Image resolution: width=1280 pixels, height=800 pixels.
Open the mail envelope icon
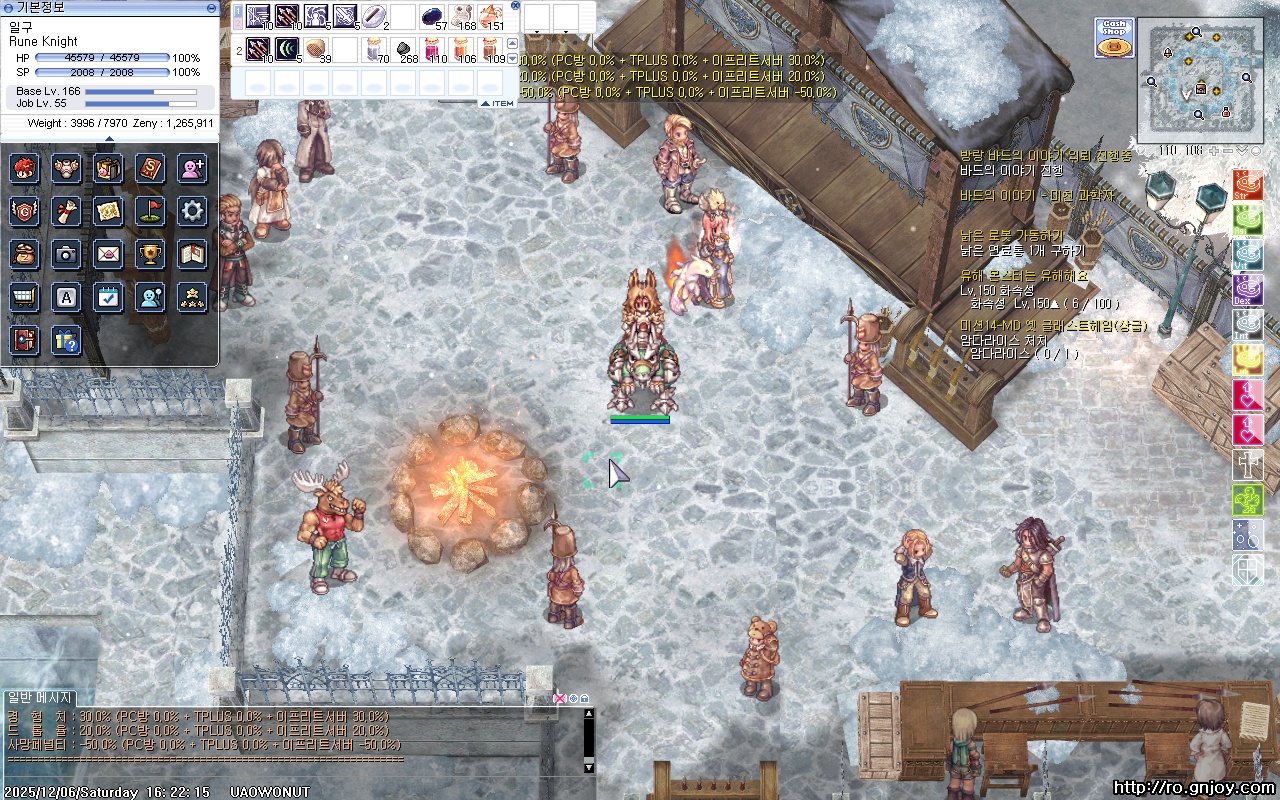tap(108, 254)
